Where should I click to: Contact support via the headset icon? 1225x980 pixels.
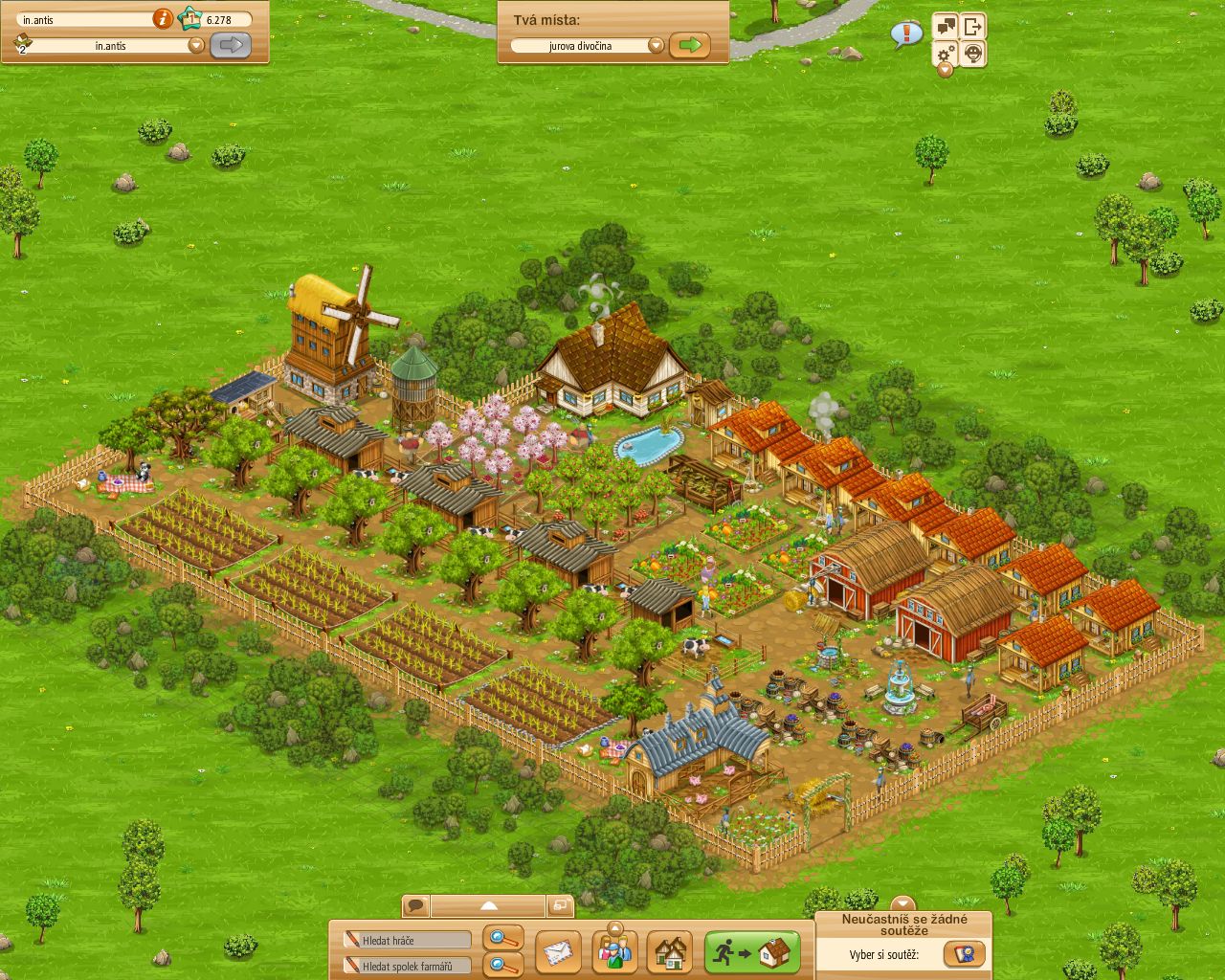pos(973,54)
